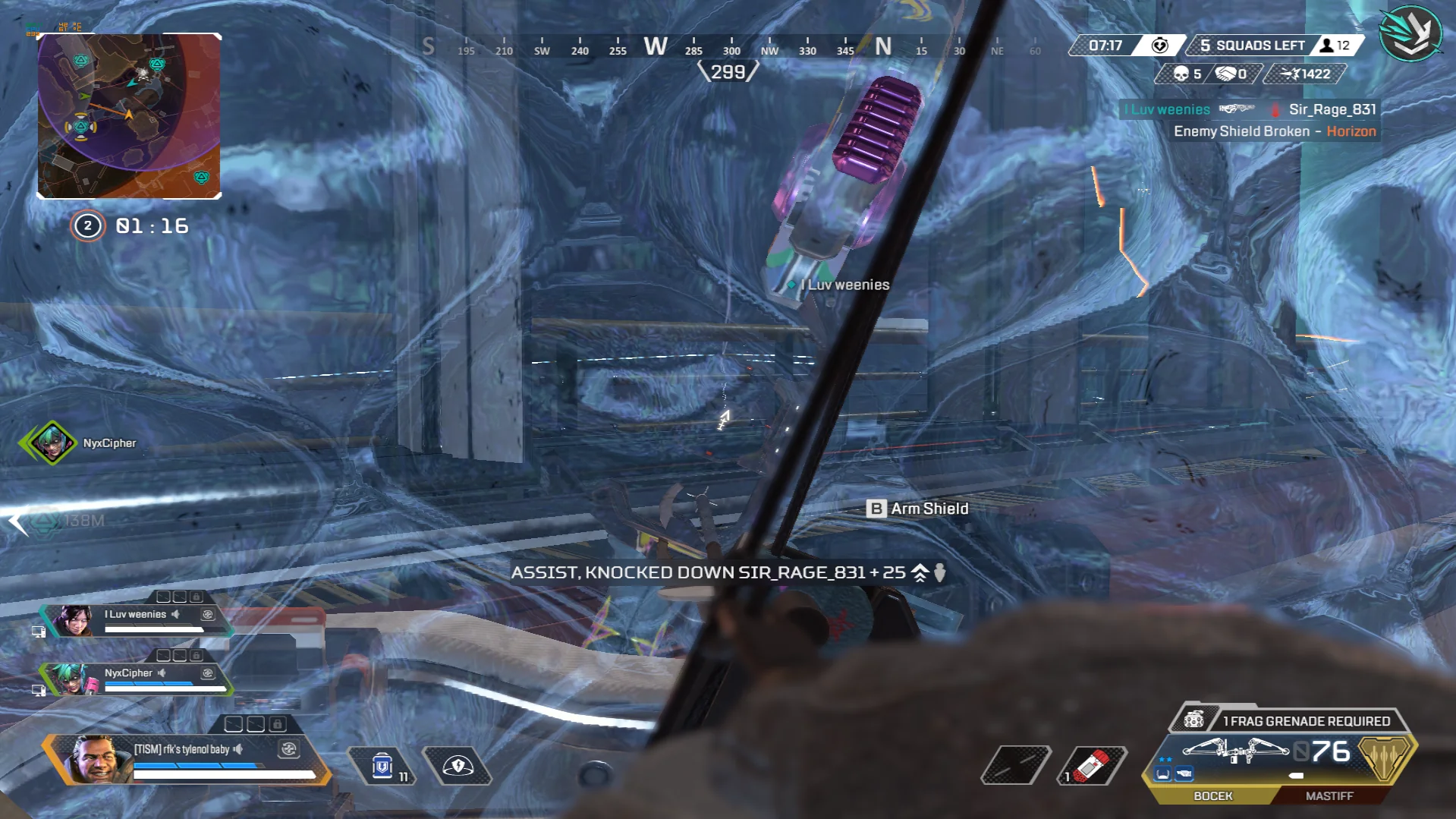Select the empty slot beside the grenade

[x=1016, y=765]
